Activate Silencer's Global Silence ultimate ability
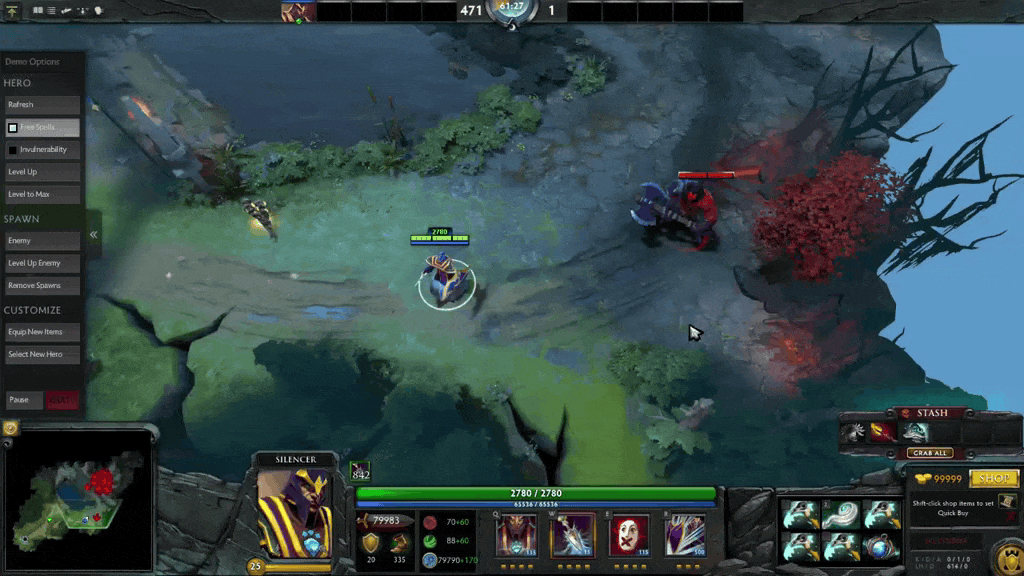 (684, 535)
